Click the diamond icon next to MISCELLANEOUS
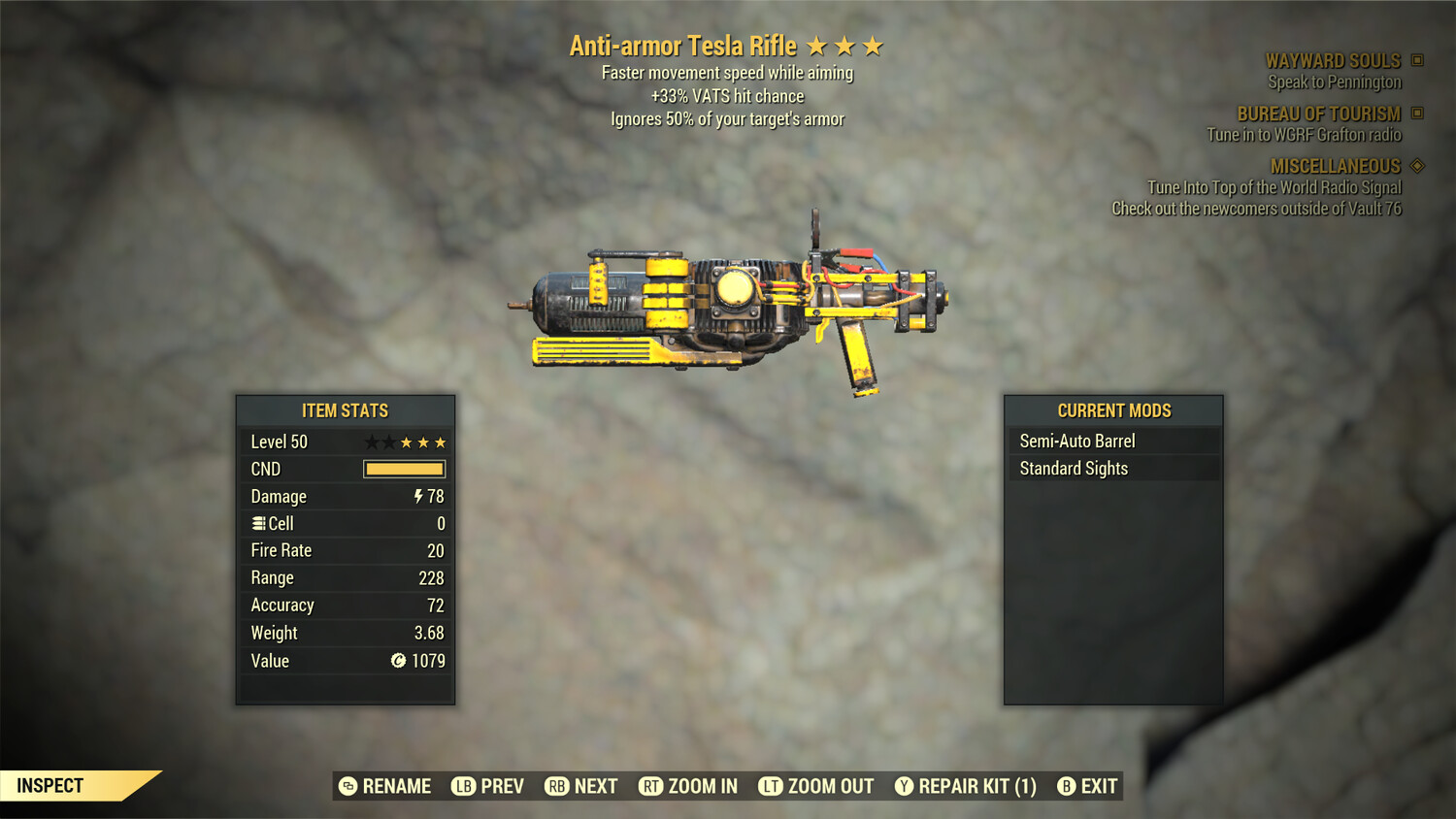 pyautogui.click(x=1416, y=165)
